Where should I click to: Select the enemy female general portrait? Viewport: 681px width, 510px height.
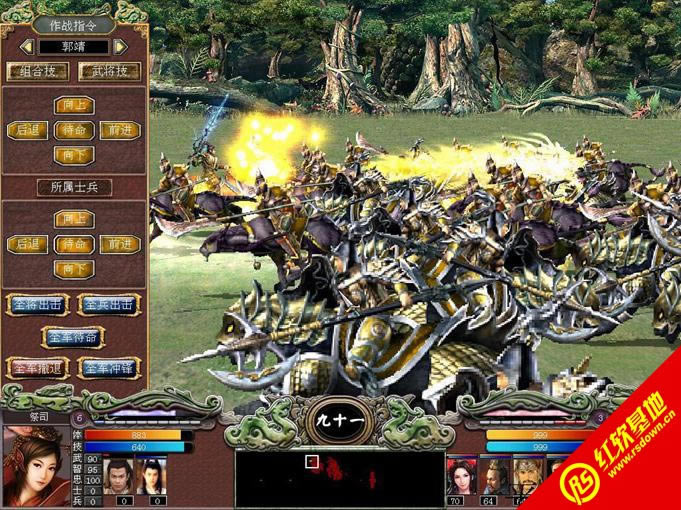tap(464, 473)
